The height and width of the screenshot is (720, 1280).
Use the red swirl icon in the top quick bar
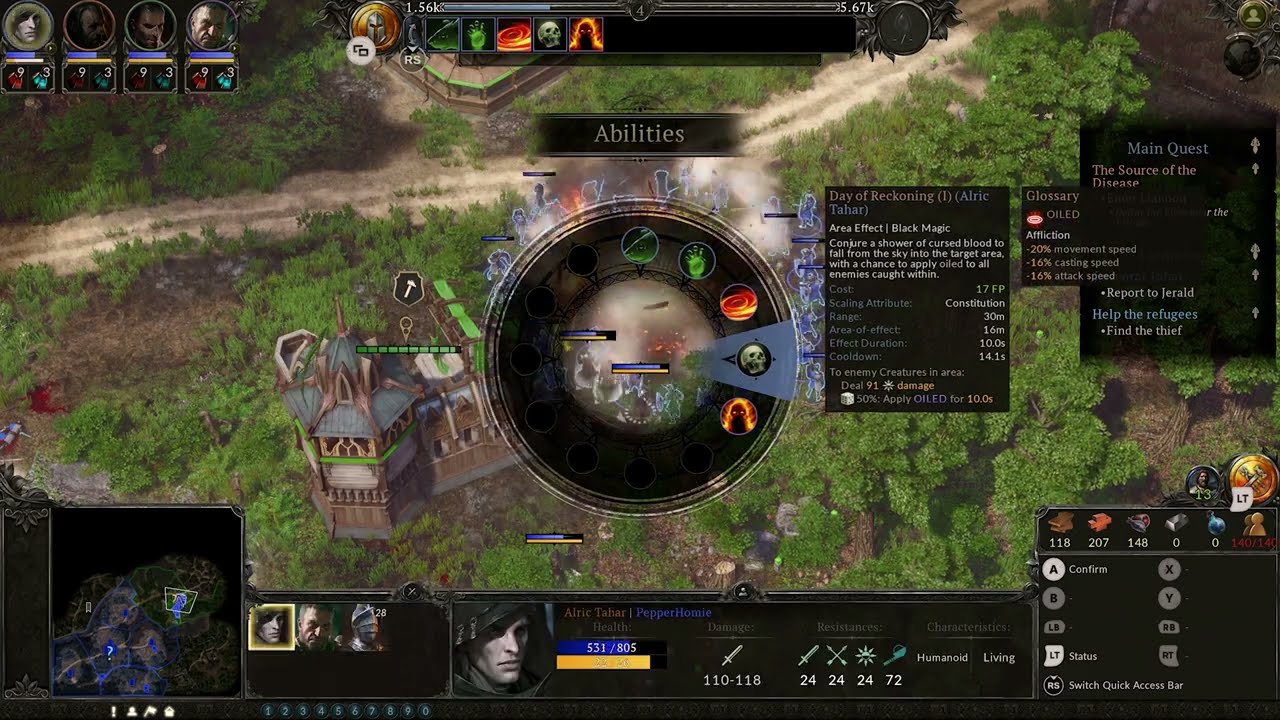tap(514, 35)
